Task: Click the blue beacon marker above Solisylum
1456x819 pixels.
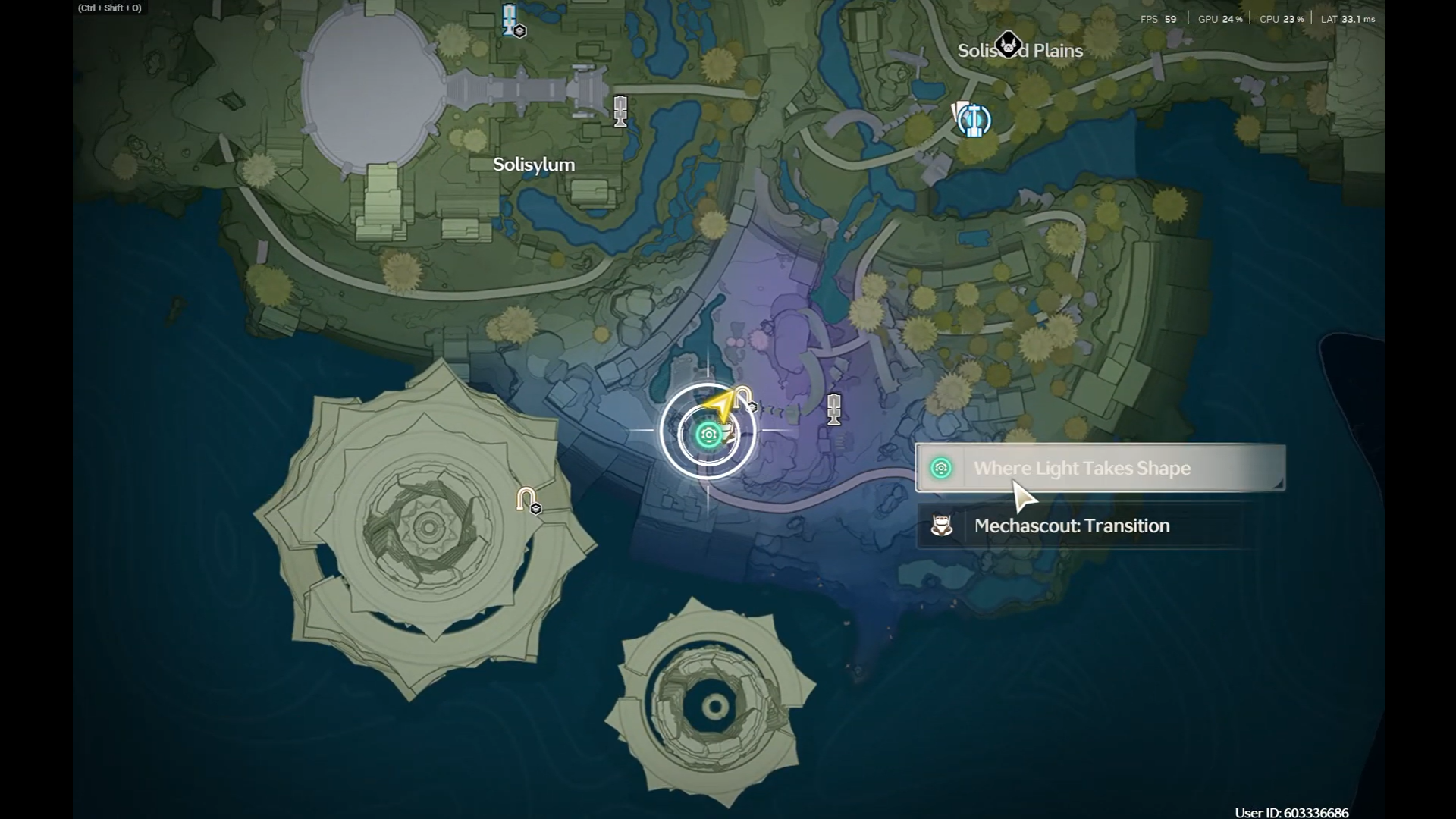Action: click(510, 19)
